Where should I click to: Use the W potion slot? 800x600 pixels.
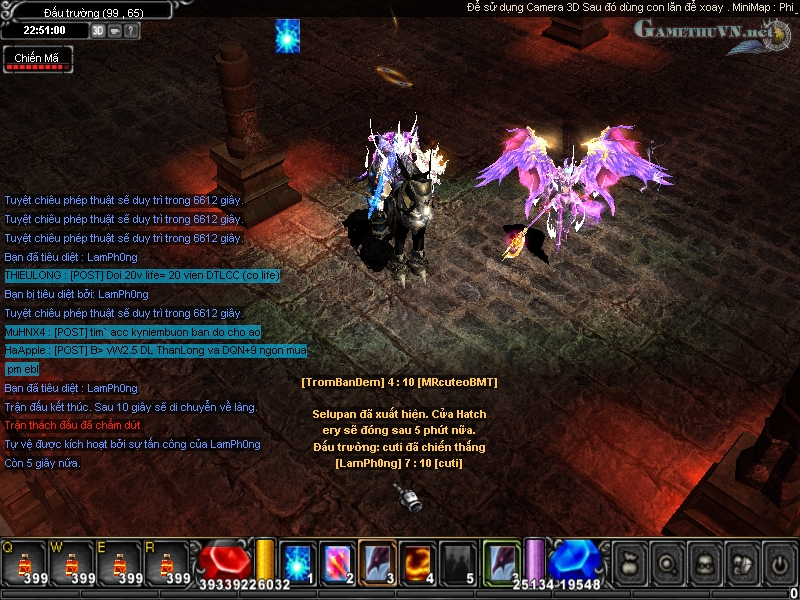[70, 563]
